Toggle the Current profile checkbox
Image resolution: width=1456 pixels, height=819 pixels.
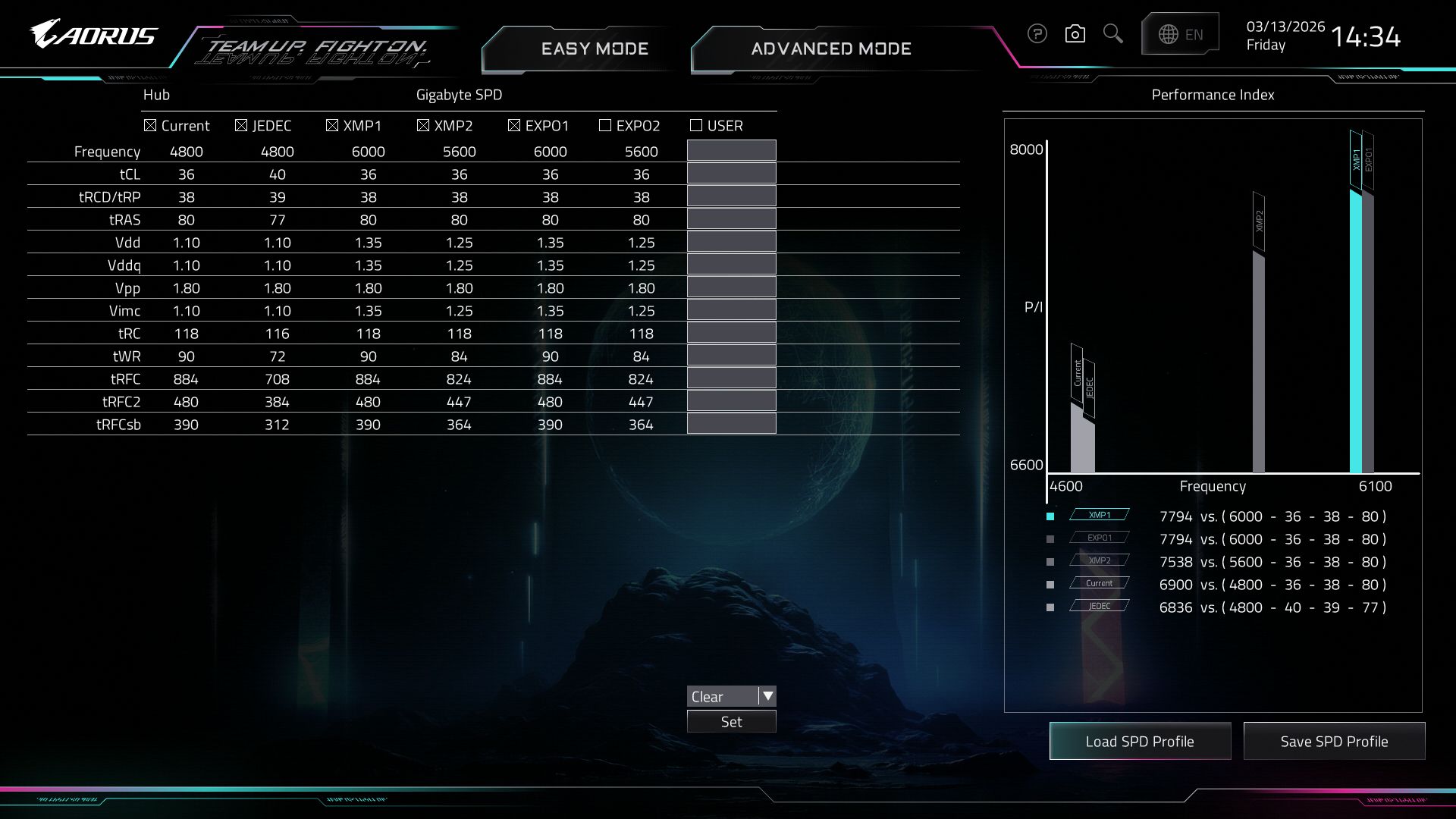coord(150,126)
